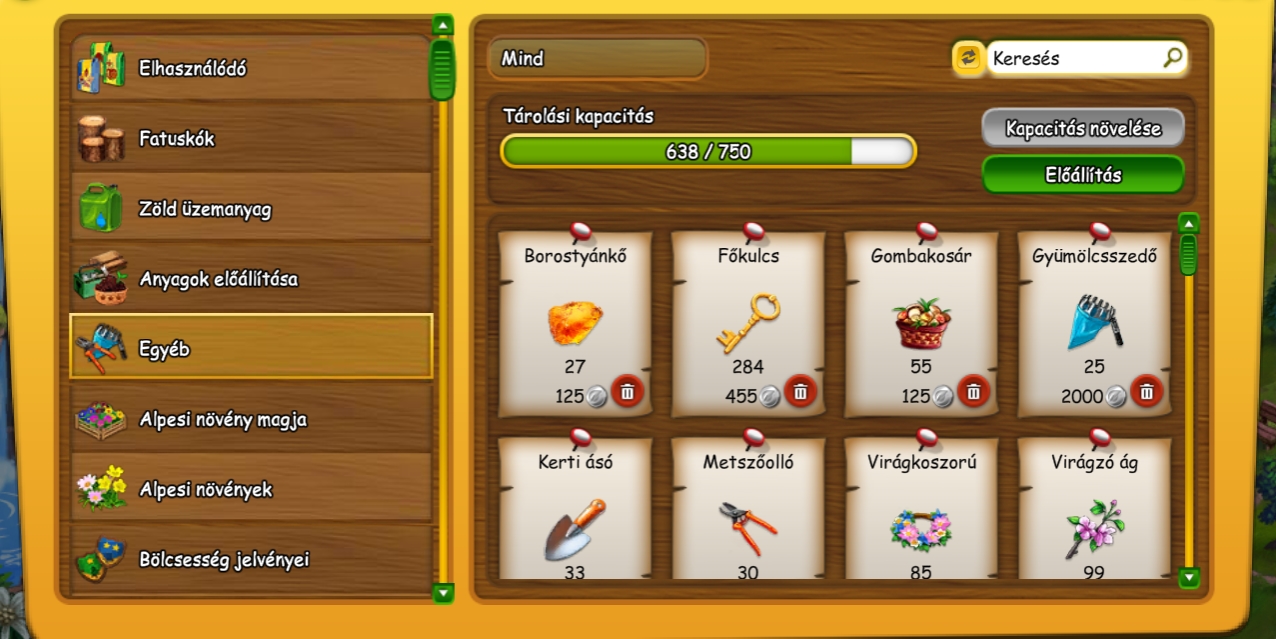Click the trash button on Főkulcs card

click(x=800, y=392)
